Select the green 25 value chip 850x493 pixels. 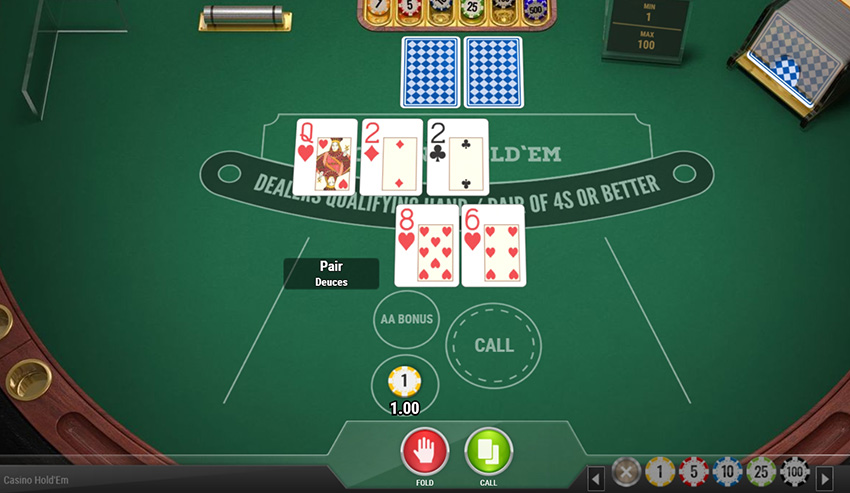click(761, 472)
